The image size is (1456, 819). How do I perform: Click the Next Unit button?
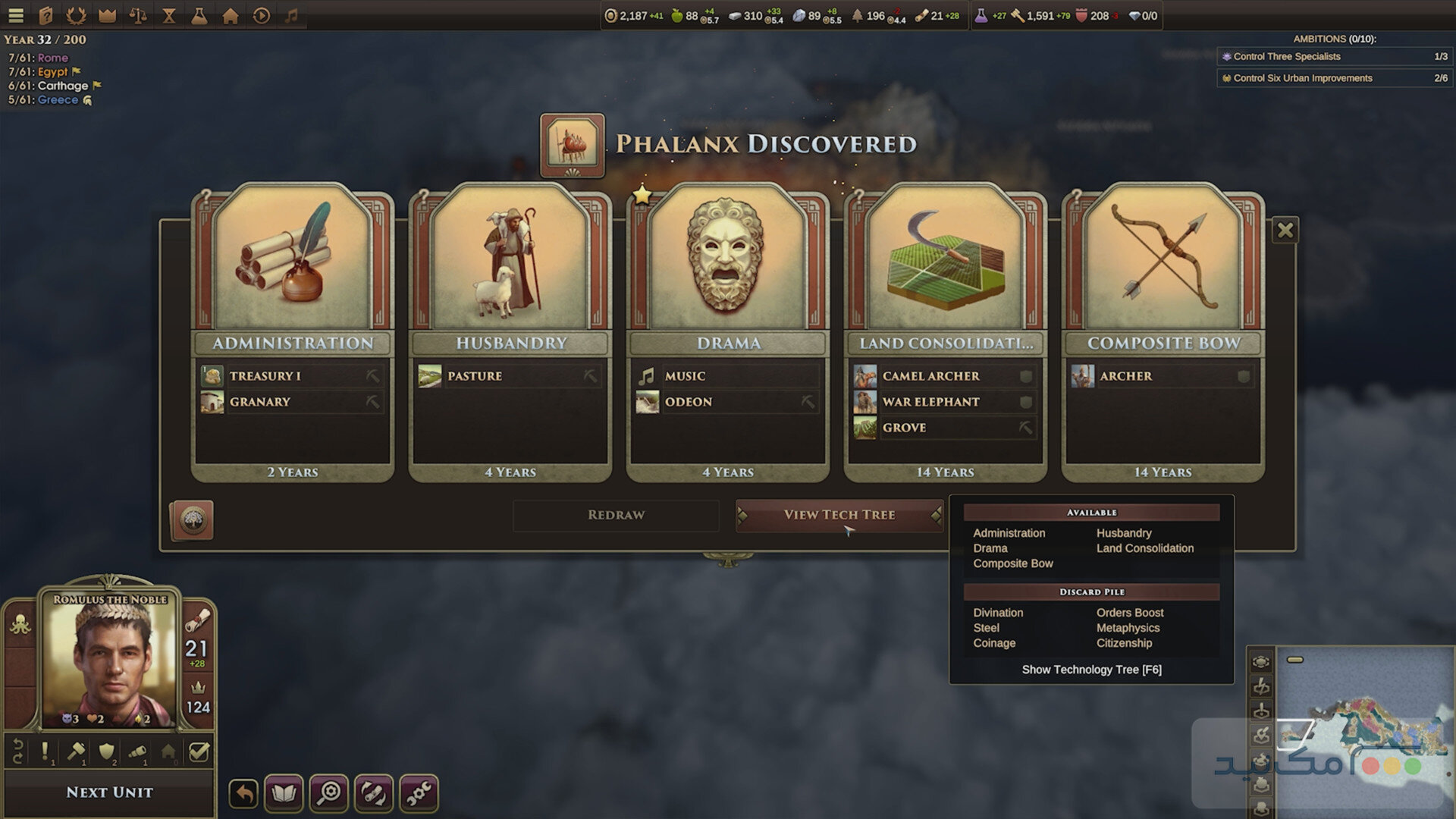(109, 792)
